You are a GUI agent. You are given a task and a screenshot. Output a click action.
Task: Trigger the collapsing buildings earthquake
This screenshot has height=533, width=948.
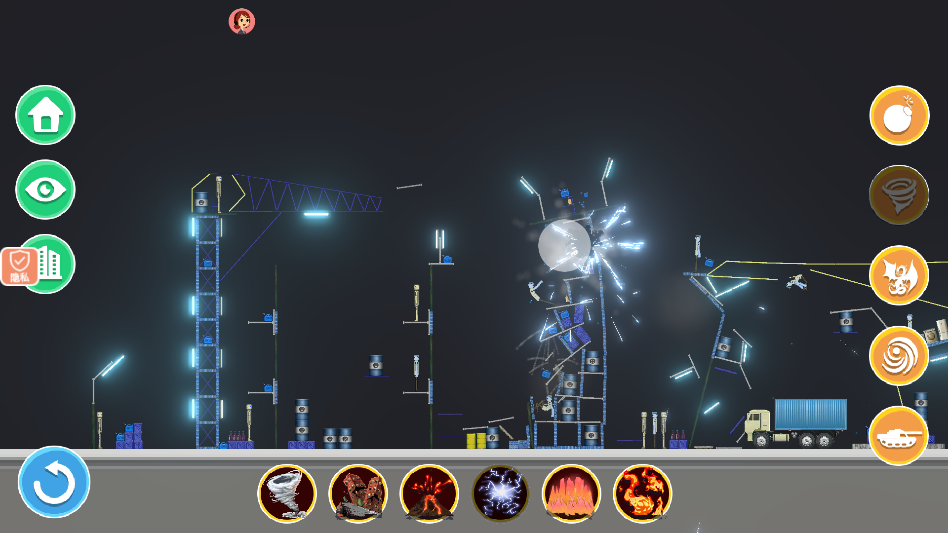[358, 493]
